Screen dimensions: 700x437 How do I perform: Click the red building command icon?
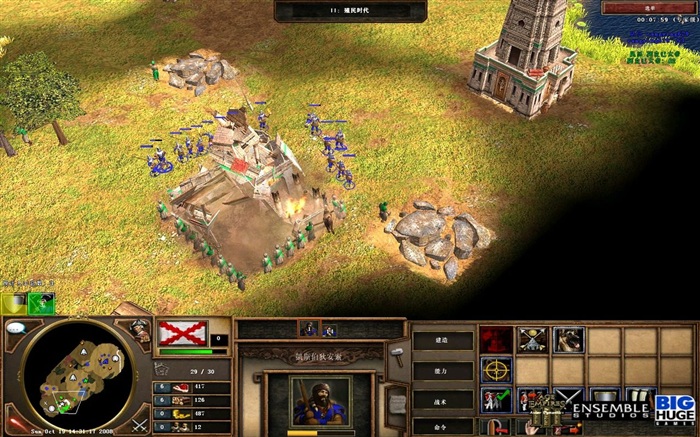tap(495, 340)
